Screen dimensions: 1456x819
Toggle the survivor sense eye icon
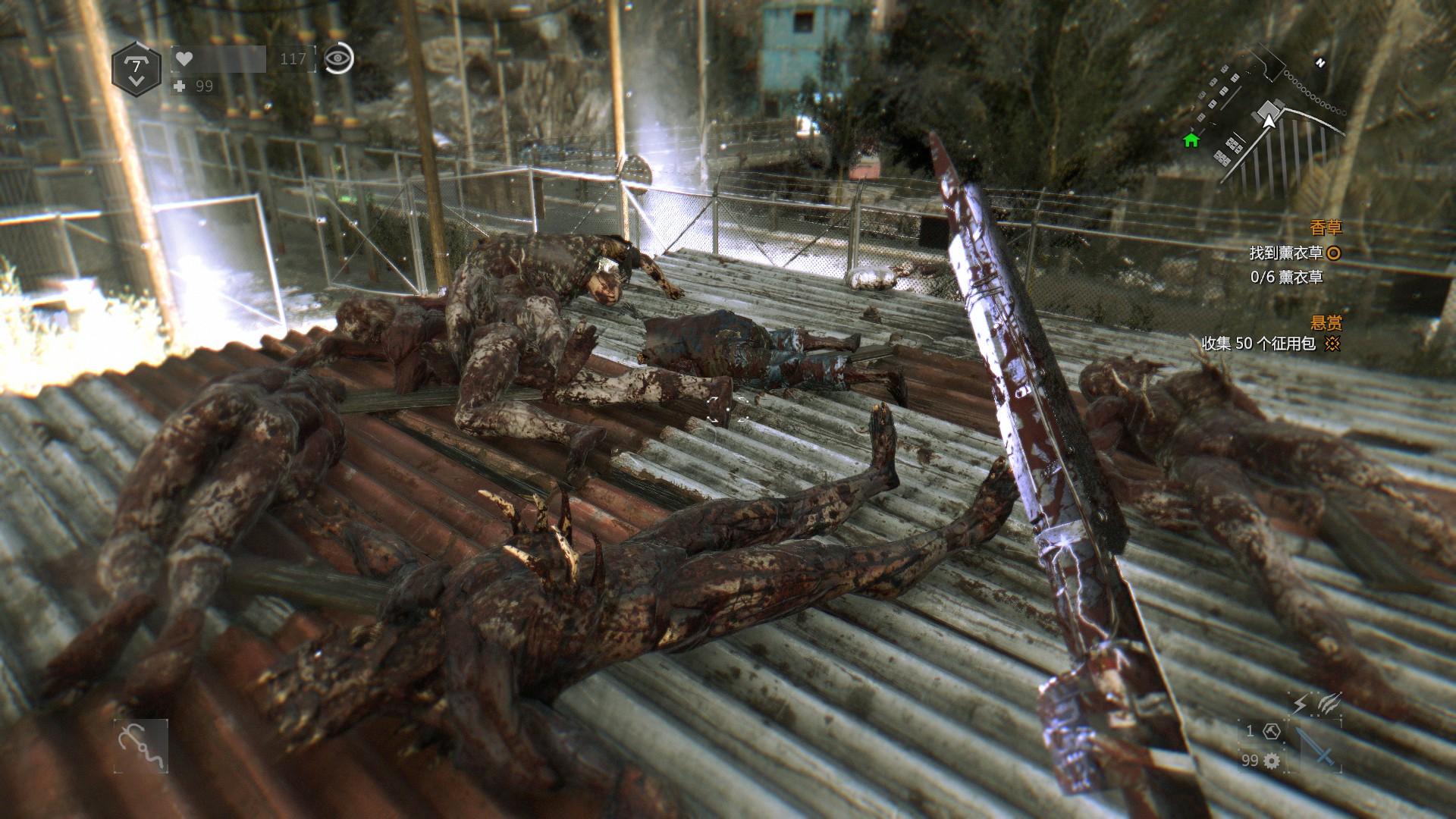coord(338,58)
